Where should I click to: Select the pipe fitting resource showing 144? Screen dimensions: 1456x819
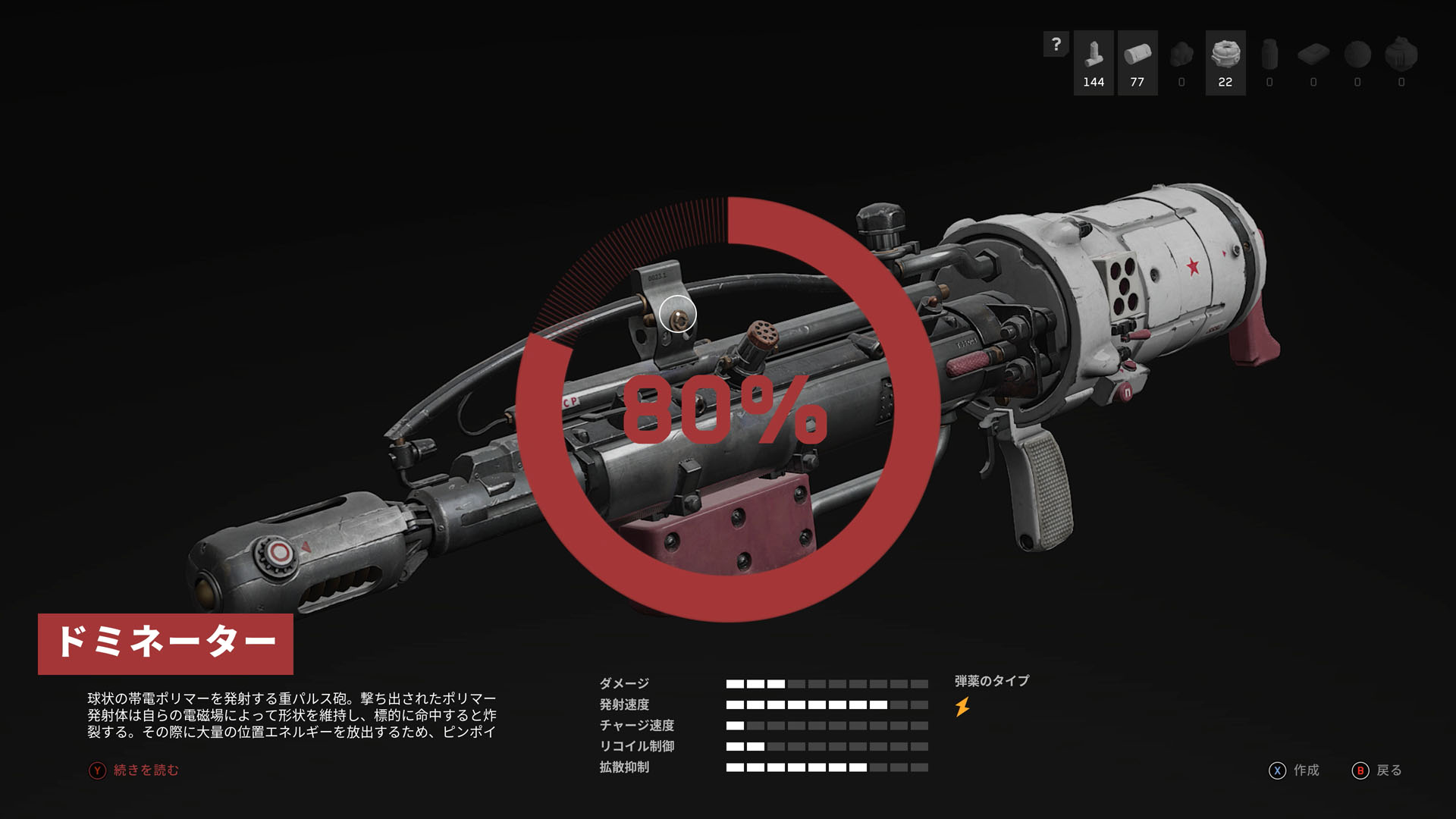[x=1094, y=62]
